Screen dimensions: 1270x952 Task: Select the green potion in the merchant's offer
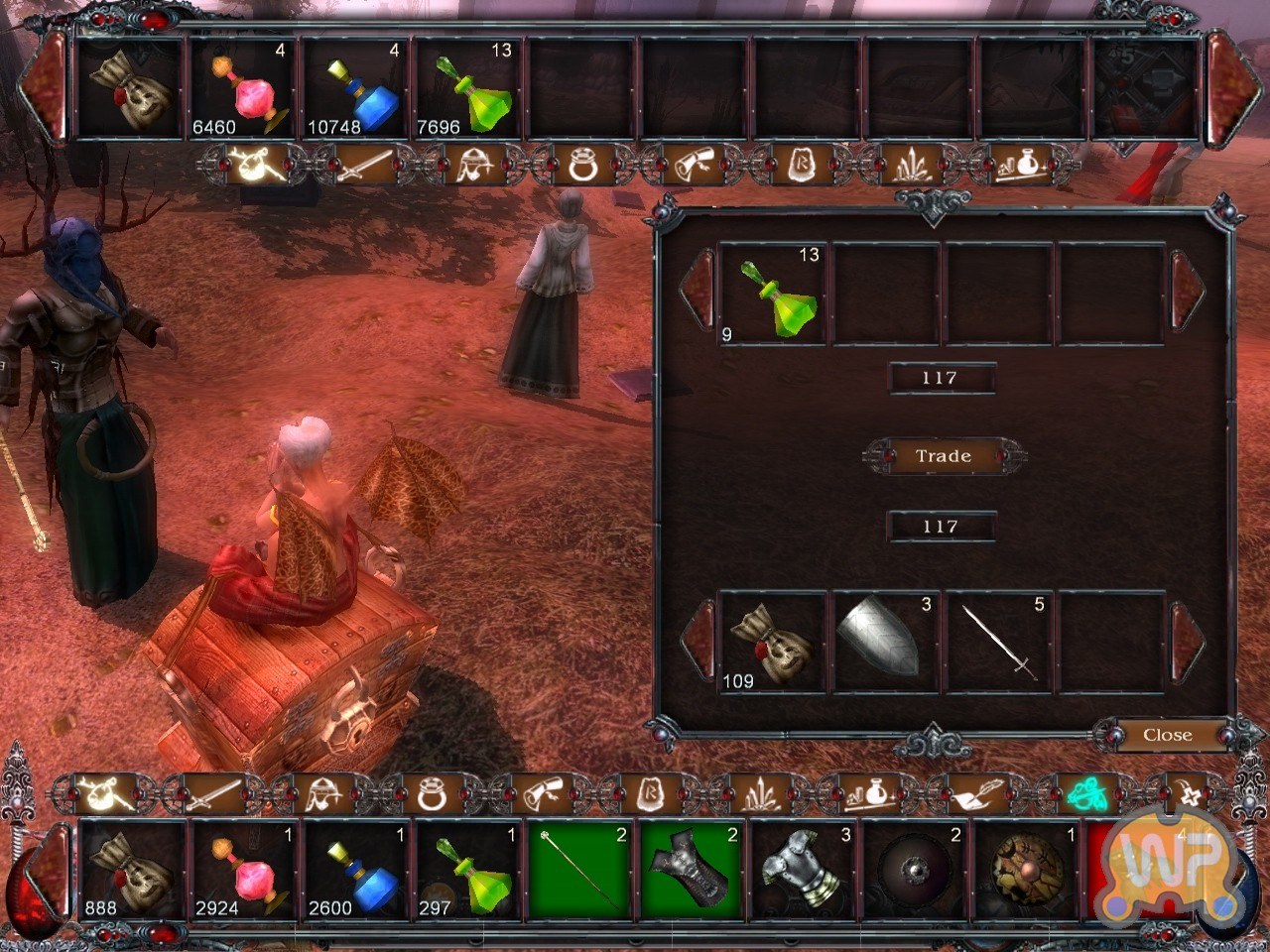click(772, 295)
